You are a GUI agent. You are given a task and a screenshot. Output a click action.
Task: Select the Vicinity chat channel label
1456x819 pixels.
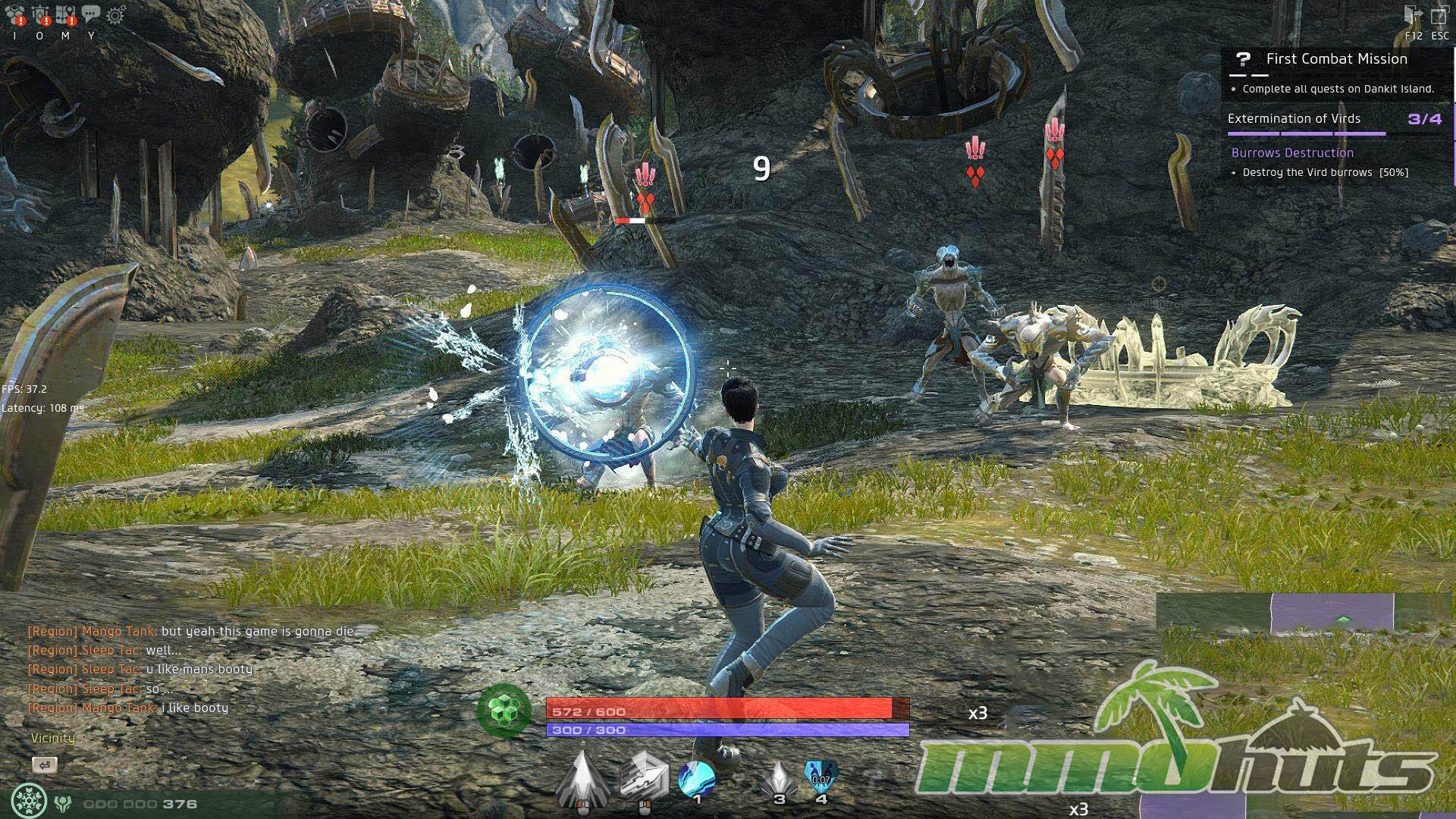(x=53, y=738)
